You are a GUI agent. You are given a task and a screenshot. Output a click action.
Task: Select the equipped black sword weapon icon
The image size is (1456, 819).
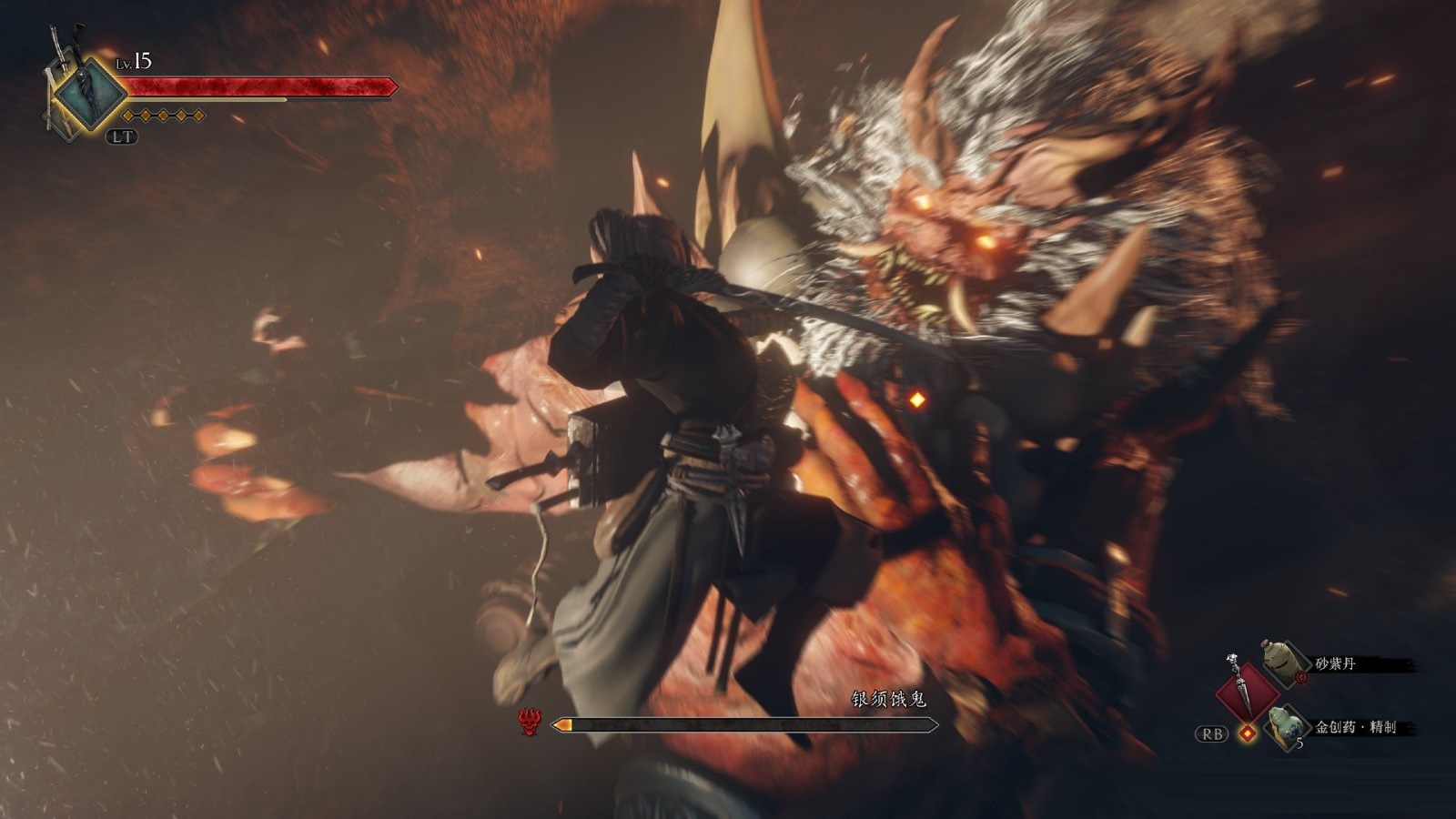pos(88,95)
